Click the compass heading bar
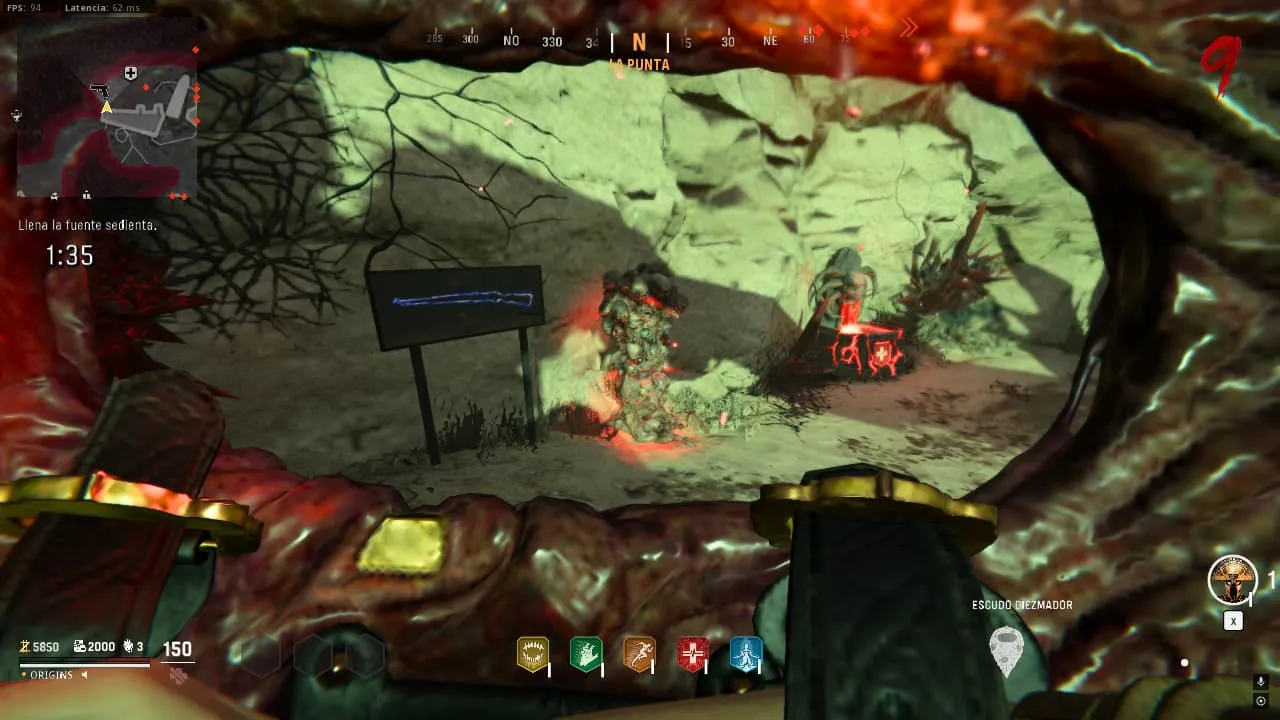This screenshot has height=720, width=1280. click(640, 42)
